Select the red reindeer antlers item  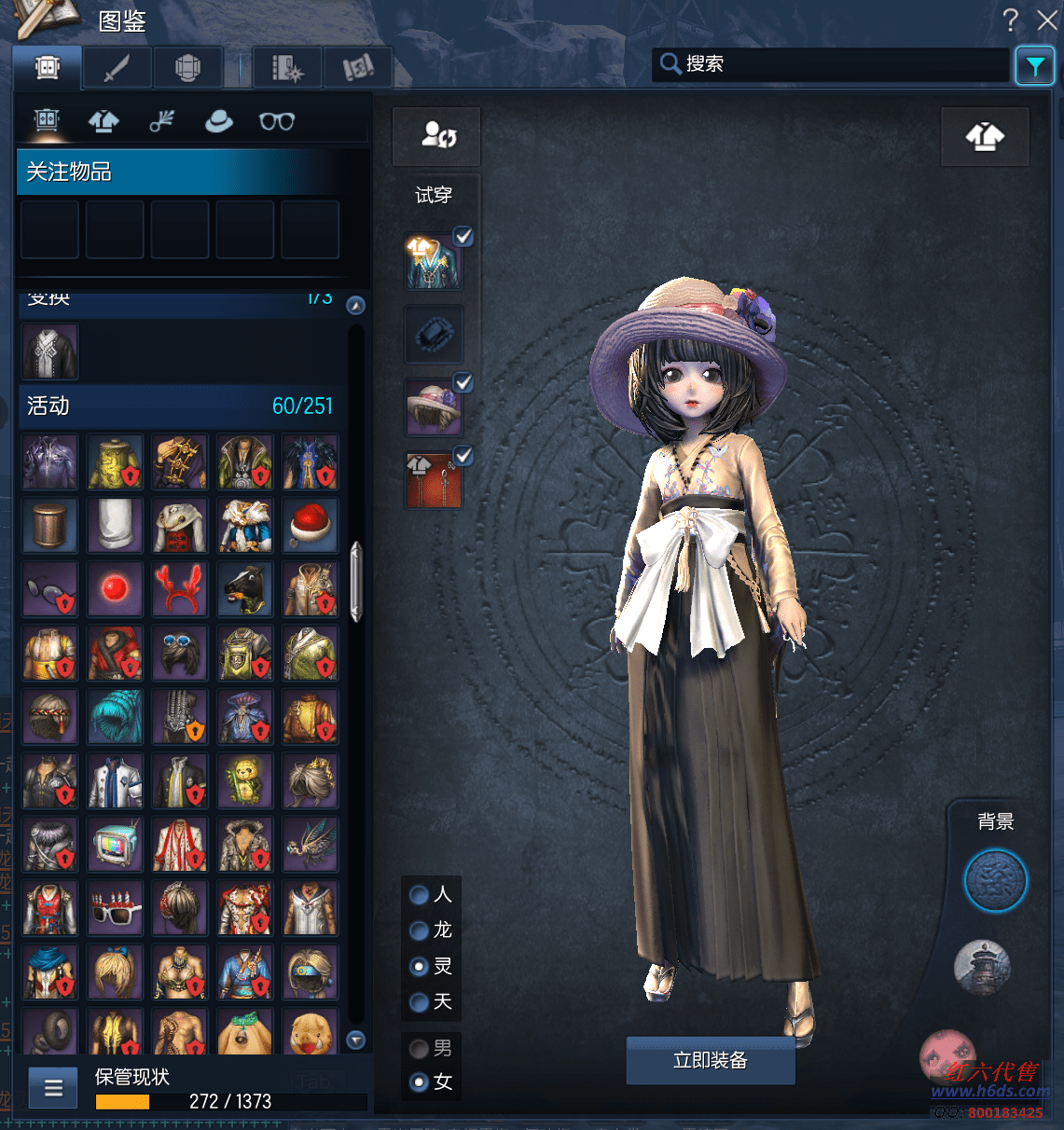180,589
